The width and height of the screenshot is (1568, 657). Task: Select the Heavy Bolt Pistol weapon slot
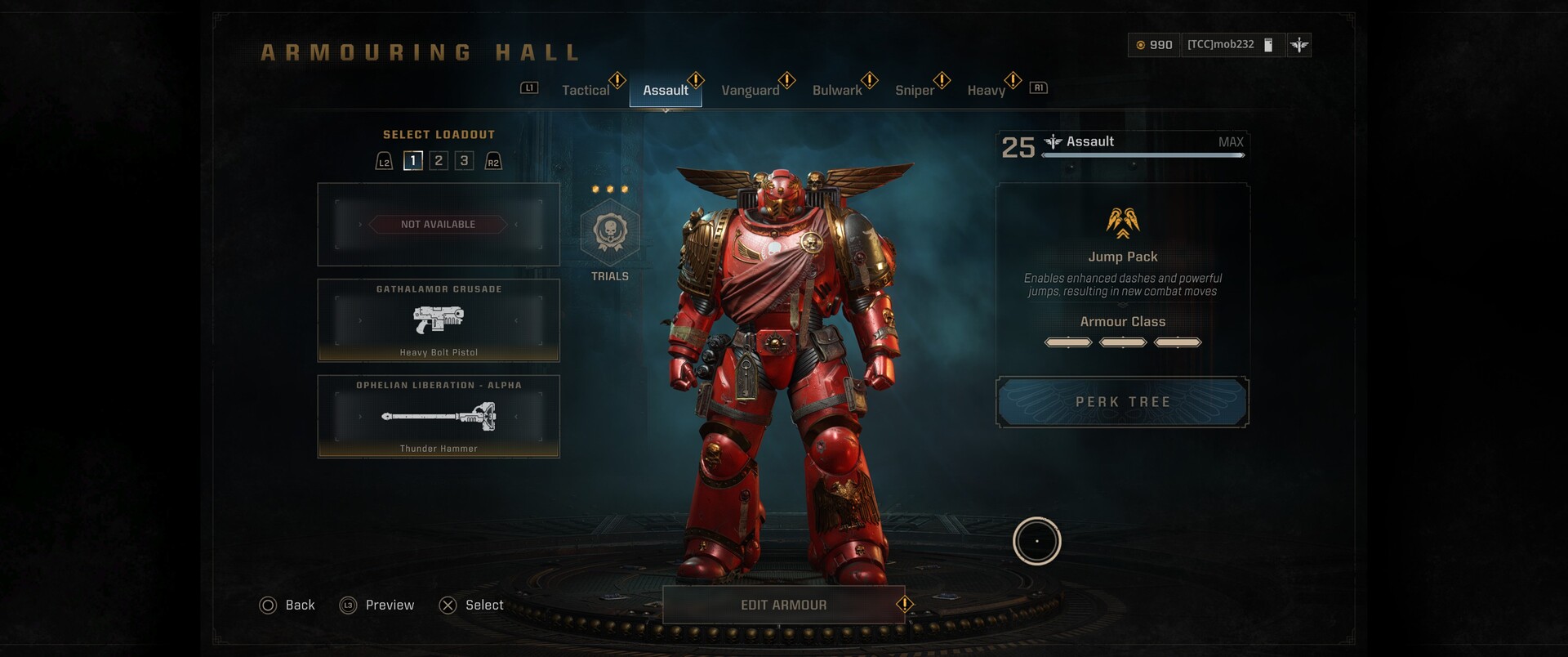pyautogui.click(x=439, y=320)
